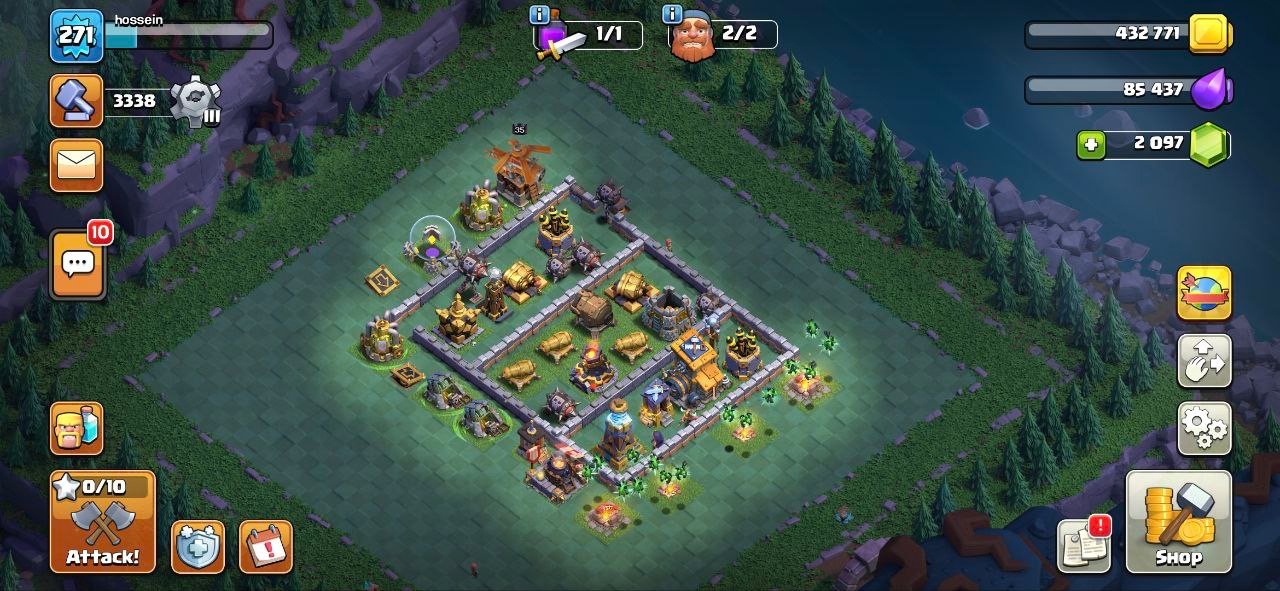1280x591 pixels.
Task: Open the globe banner button
Action: click(1204, 293)
